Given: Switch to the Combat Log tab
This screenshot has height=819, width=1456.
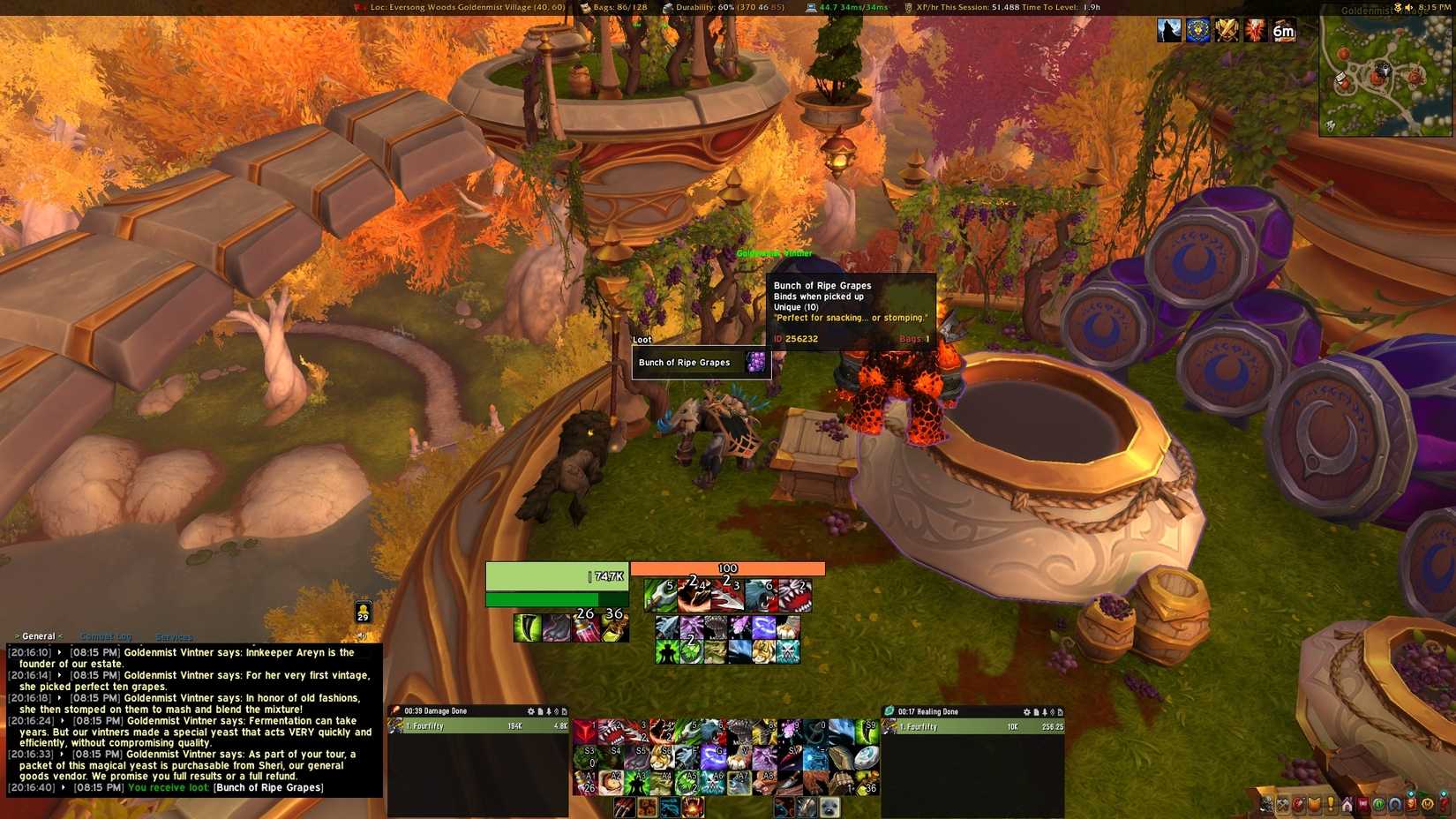Looking at the screenshot, I should tap(105, 636).
